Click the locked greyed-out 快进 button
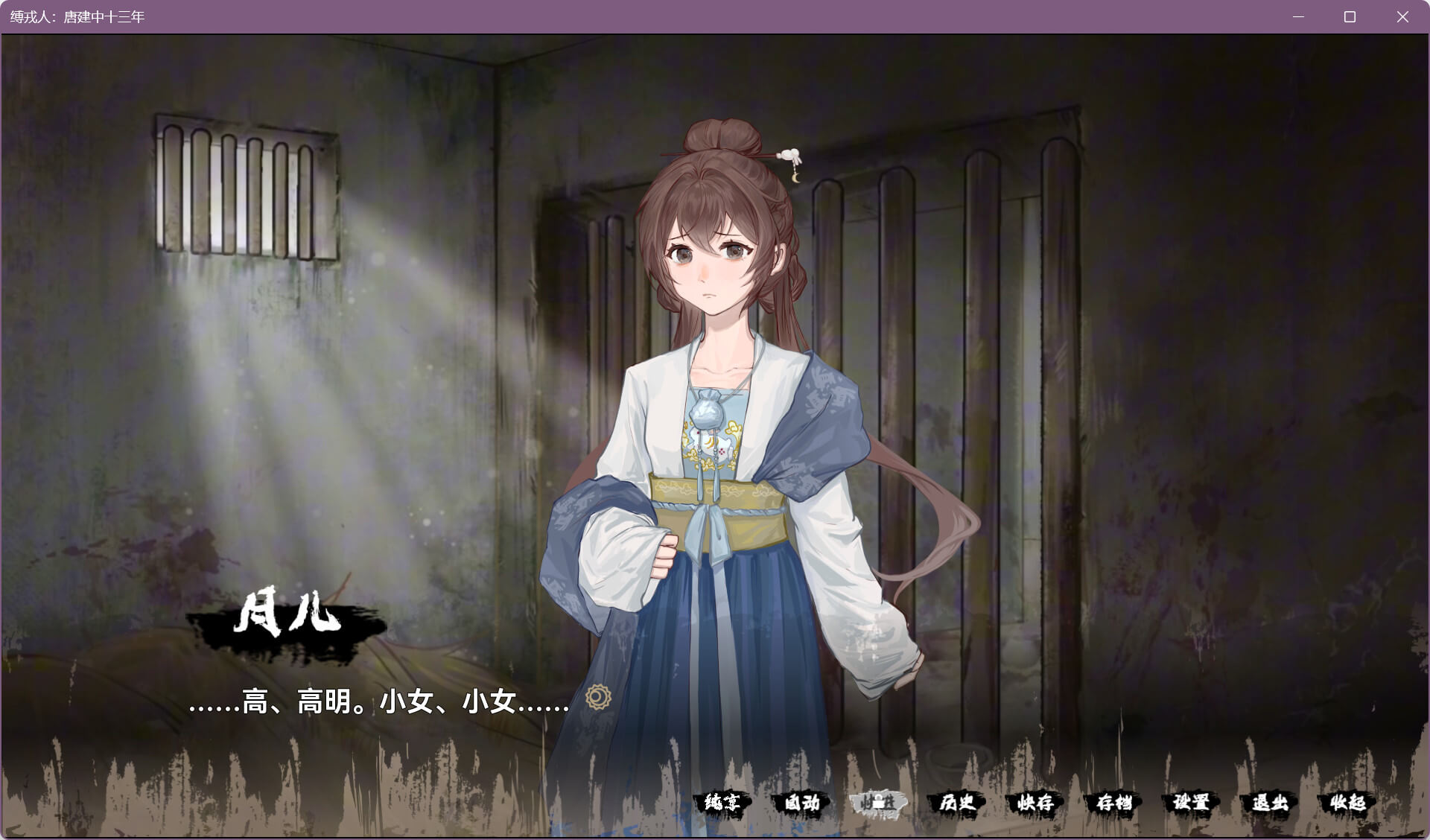1430x840 pixels. [879, 803]
